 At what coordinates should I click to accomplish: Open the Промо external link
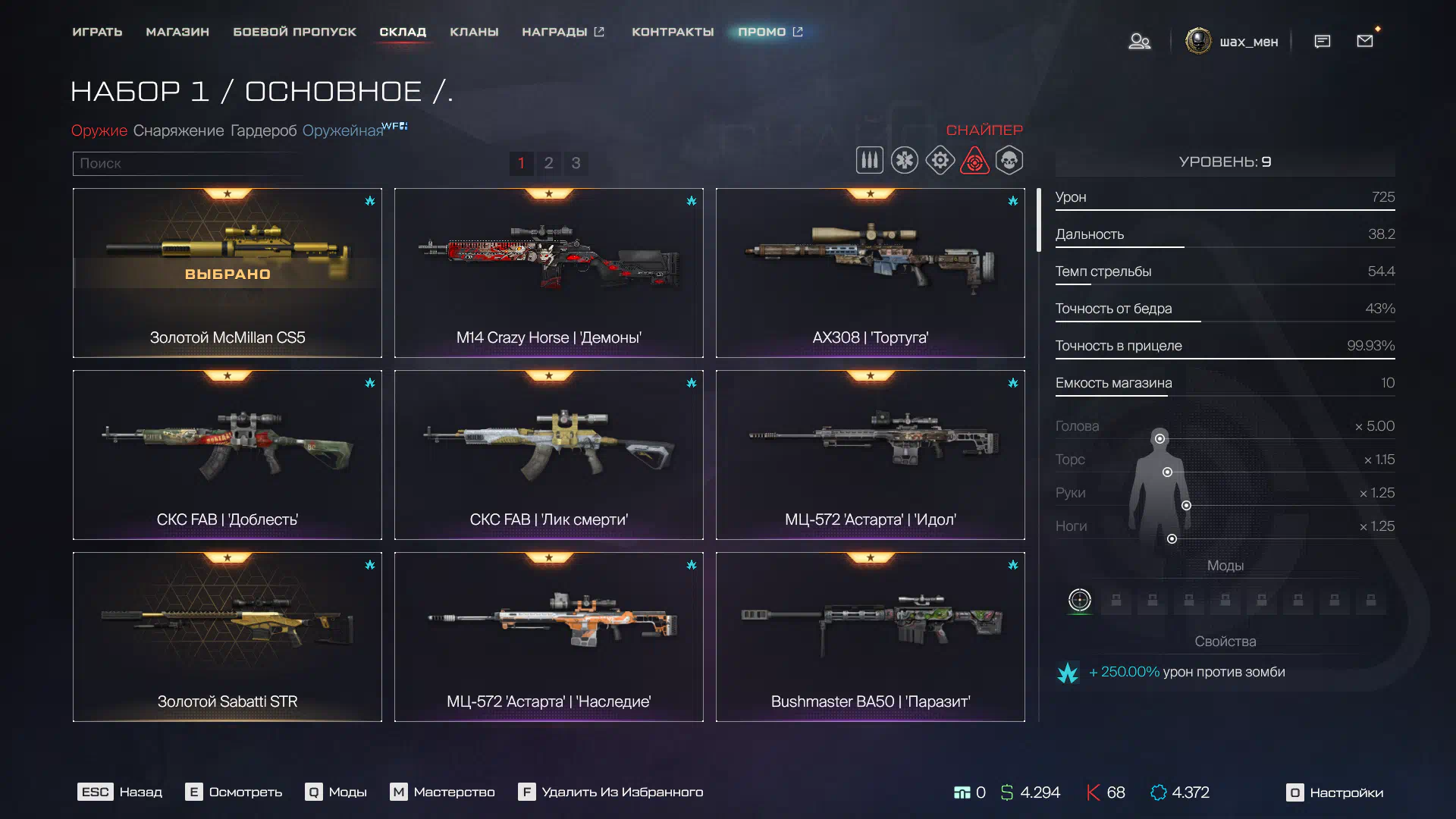tap(770, 32)
